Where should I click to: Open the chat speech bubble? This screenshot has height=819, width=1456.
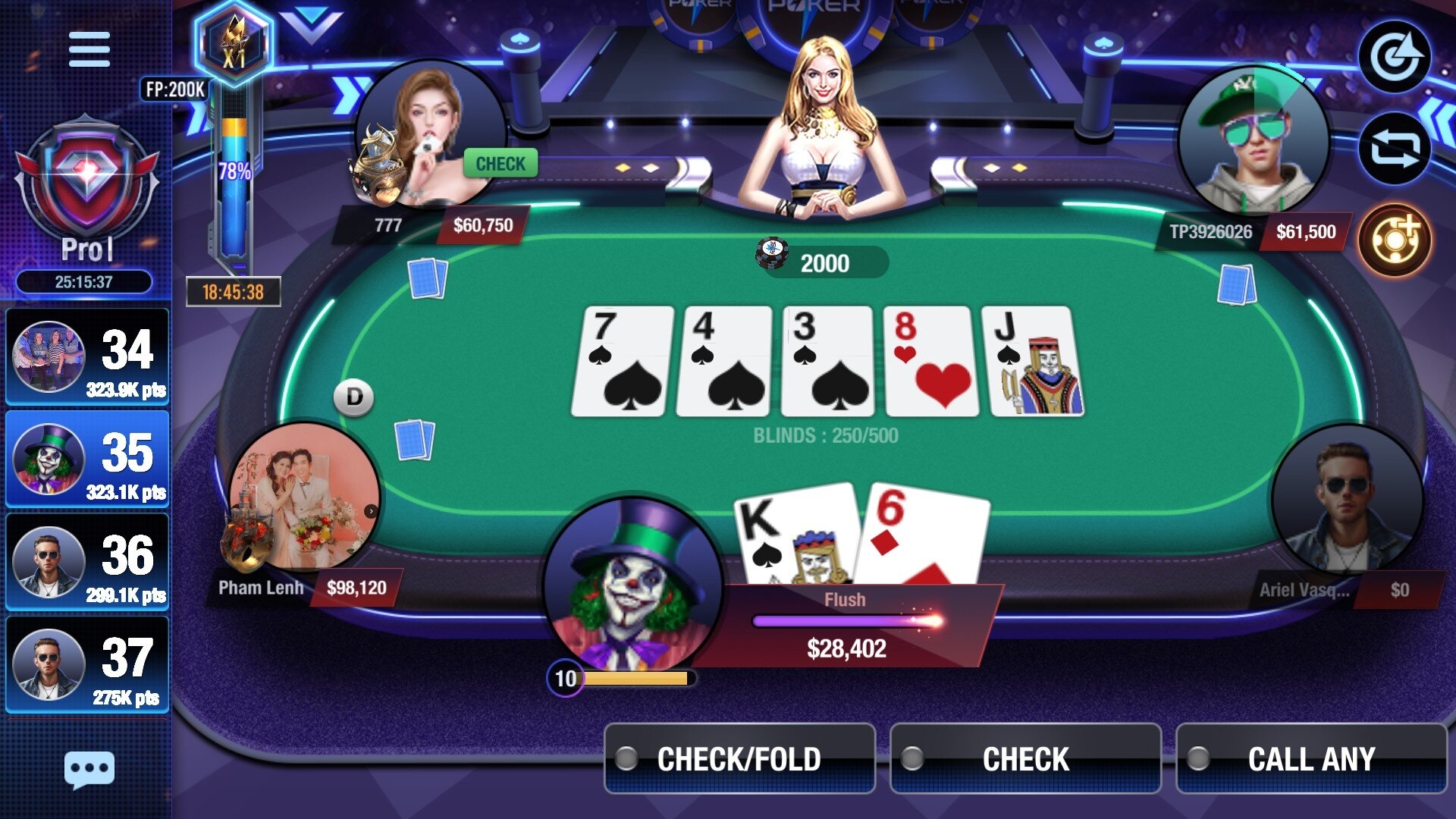tap(89, 770)
